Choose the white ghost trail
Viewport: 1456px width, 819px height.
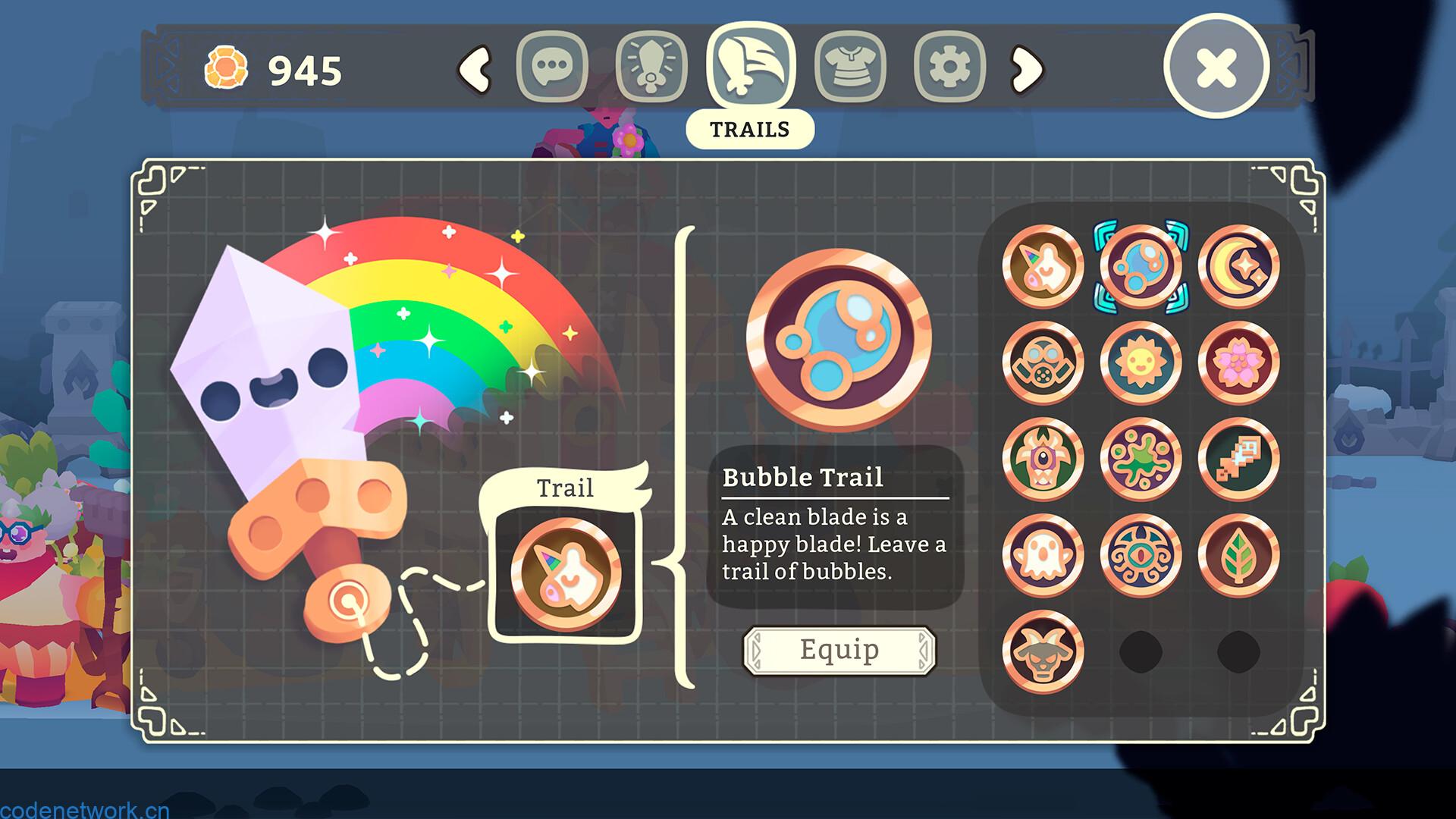coord(1043,555)
